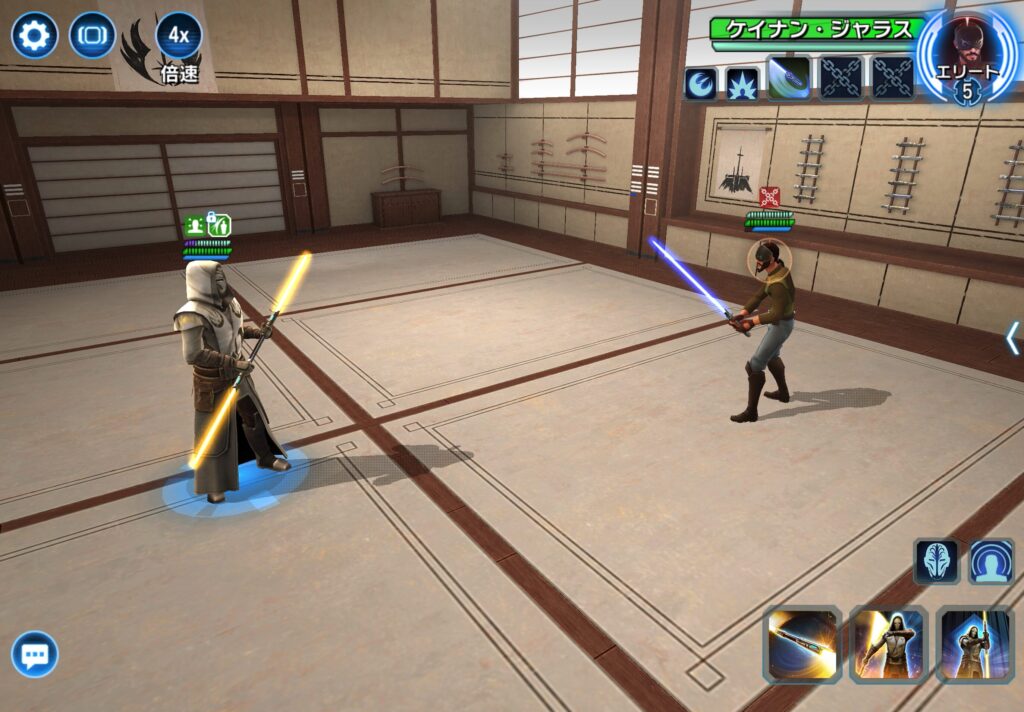Viewport: 1024px width, 712px height.
Task: Open the chat speech bubble
Action: click(x=35, y=655)
